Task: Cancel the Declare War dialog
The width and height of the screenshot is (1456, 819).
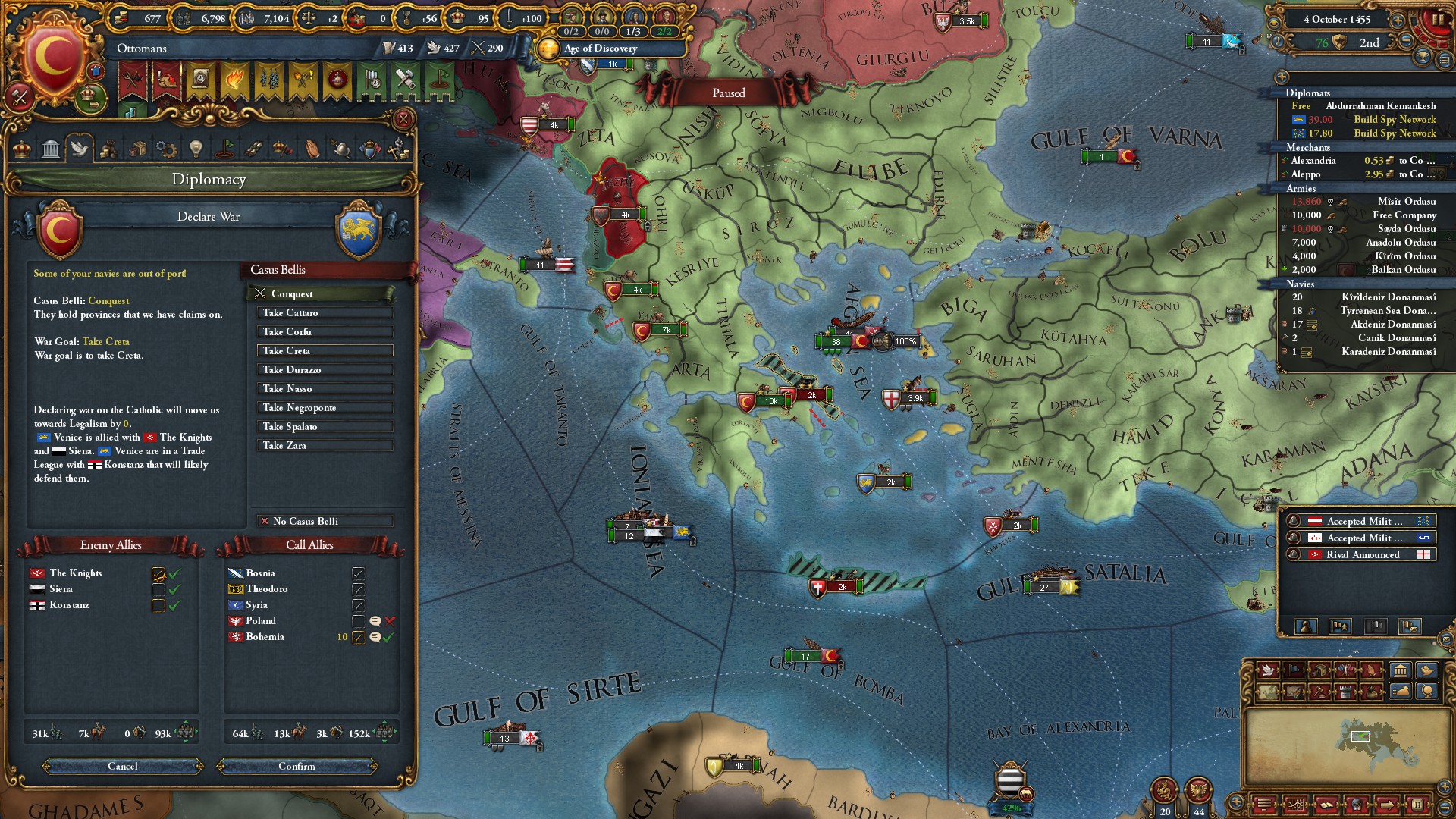Action: pyautogui.click(x=123, y=767)
